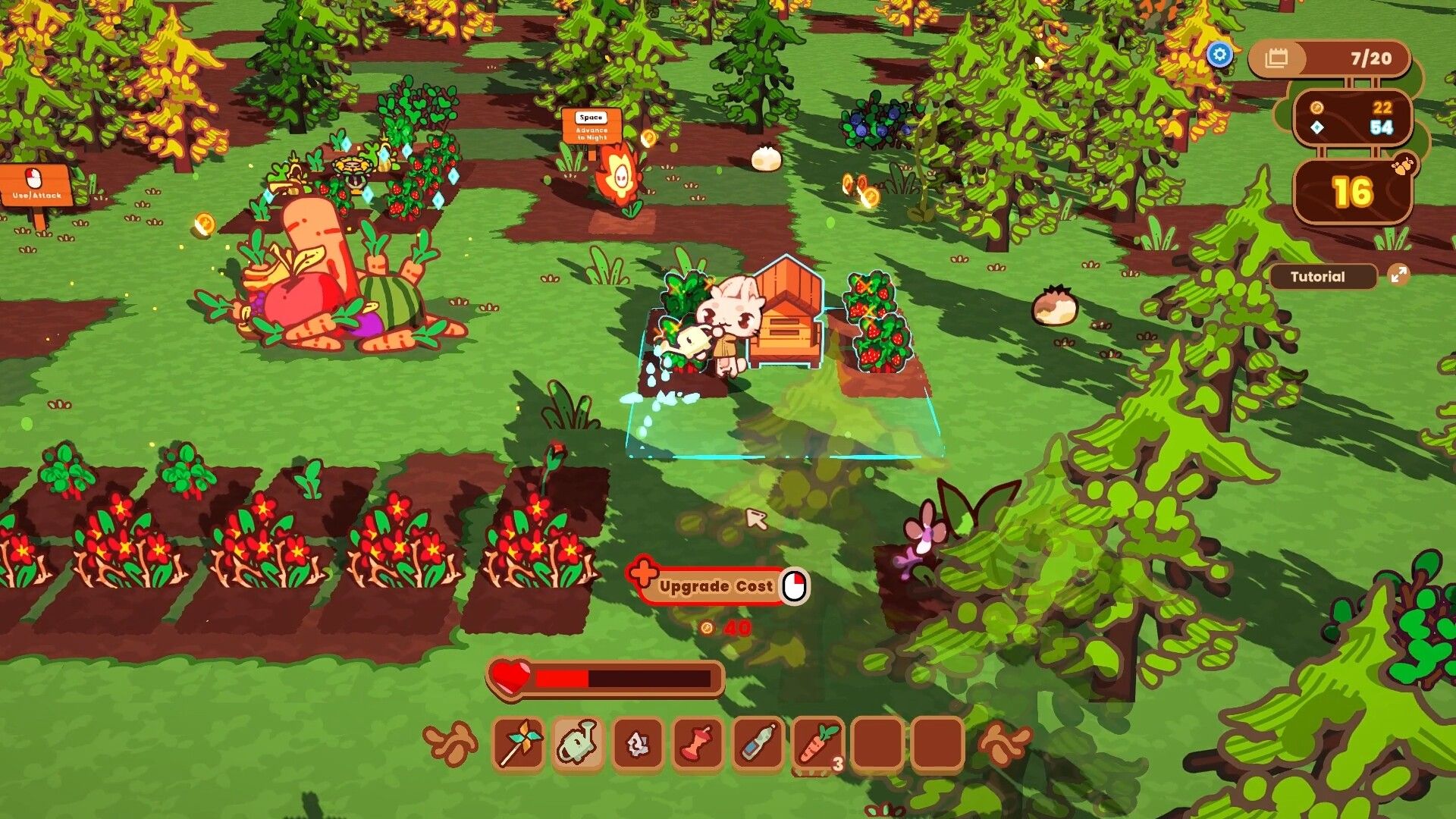The height and width of the screenshot is (819, 1456).
Task: Expand the Tutorial panel with the arrow button
Action: click(x=1399, y=276)
